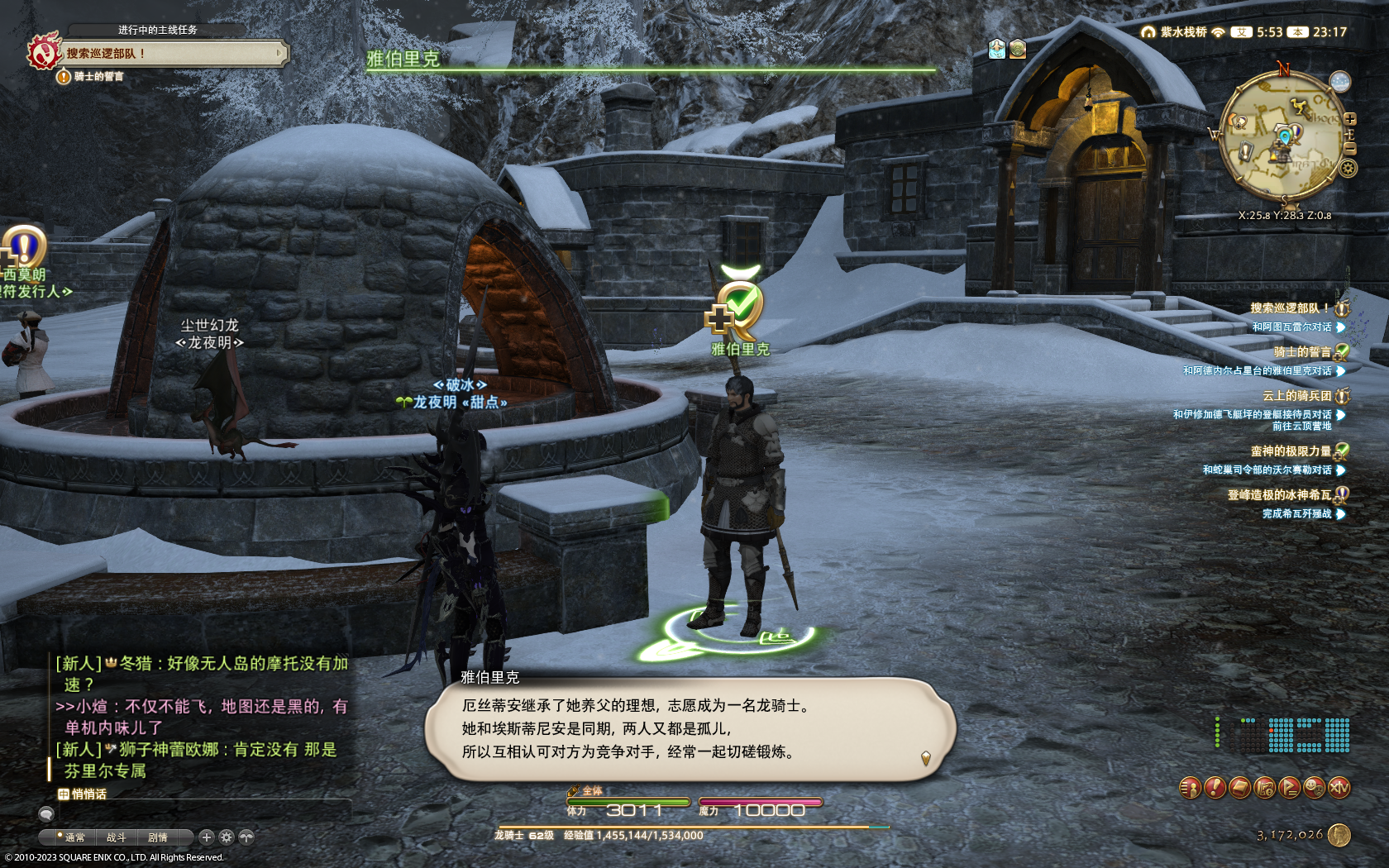This screenshot has height=868, width=1389.
Task: Open chat log settings gear
Action: 227,837
